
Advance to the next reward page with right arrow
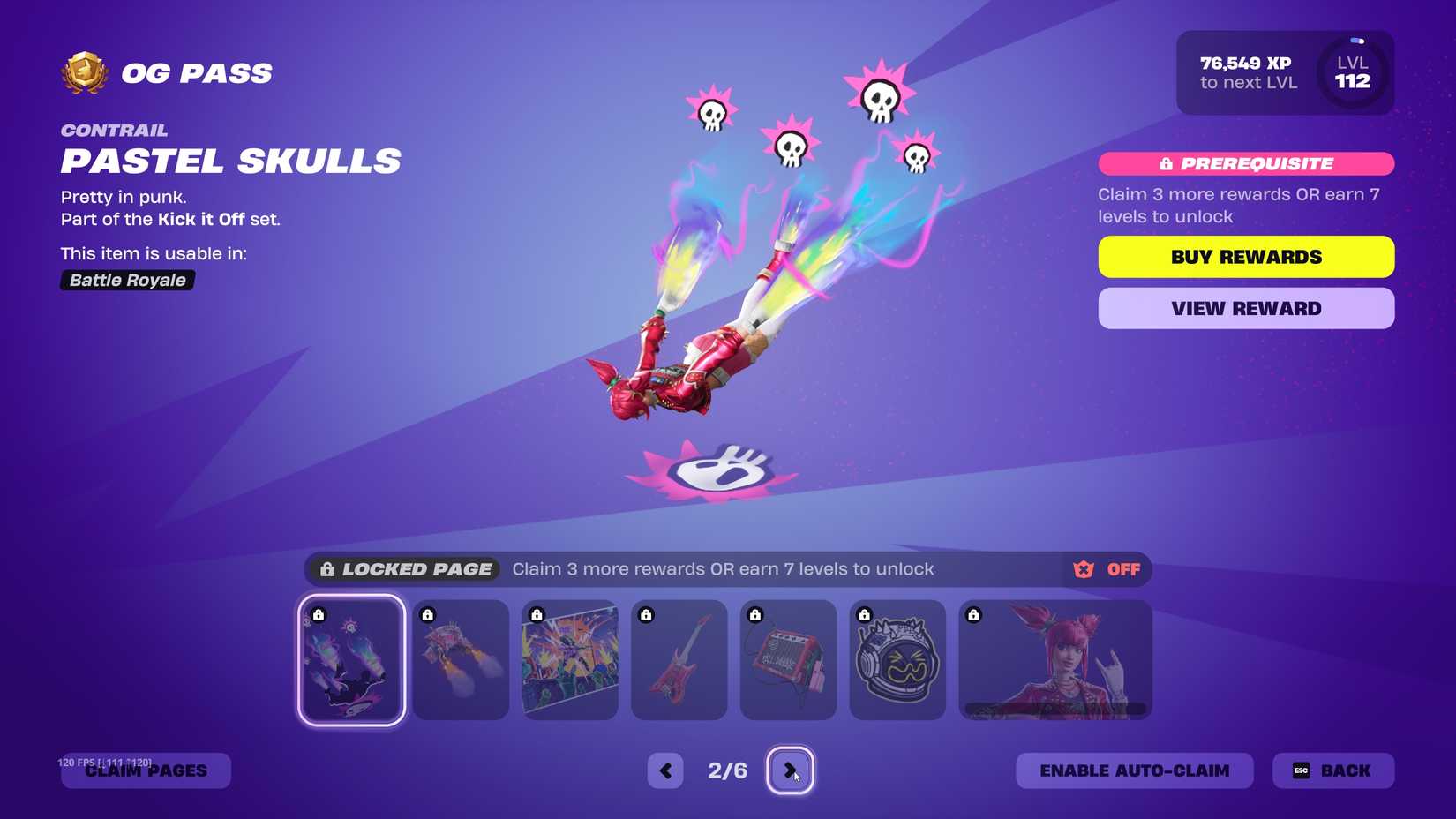(792, 770)
